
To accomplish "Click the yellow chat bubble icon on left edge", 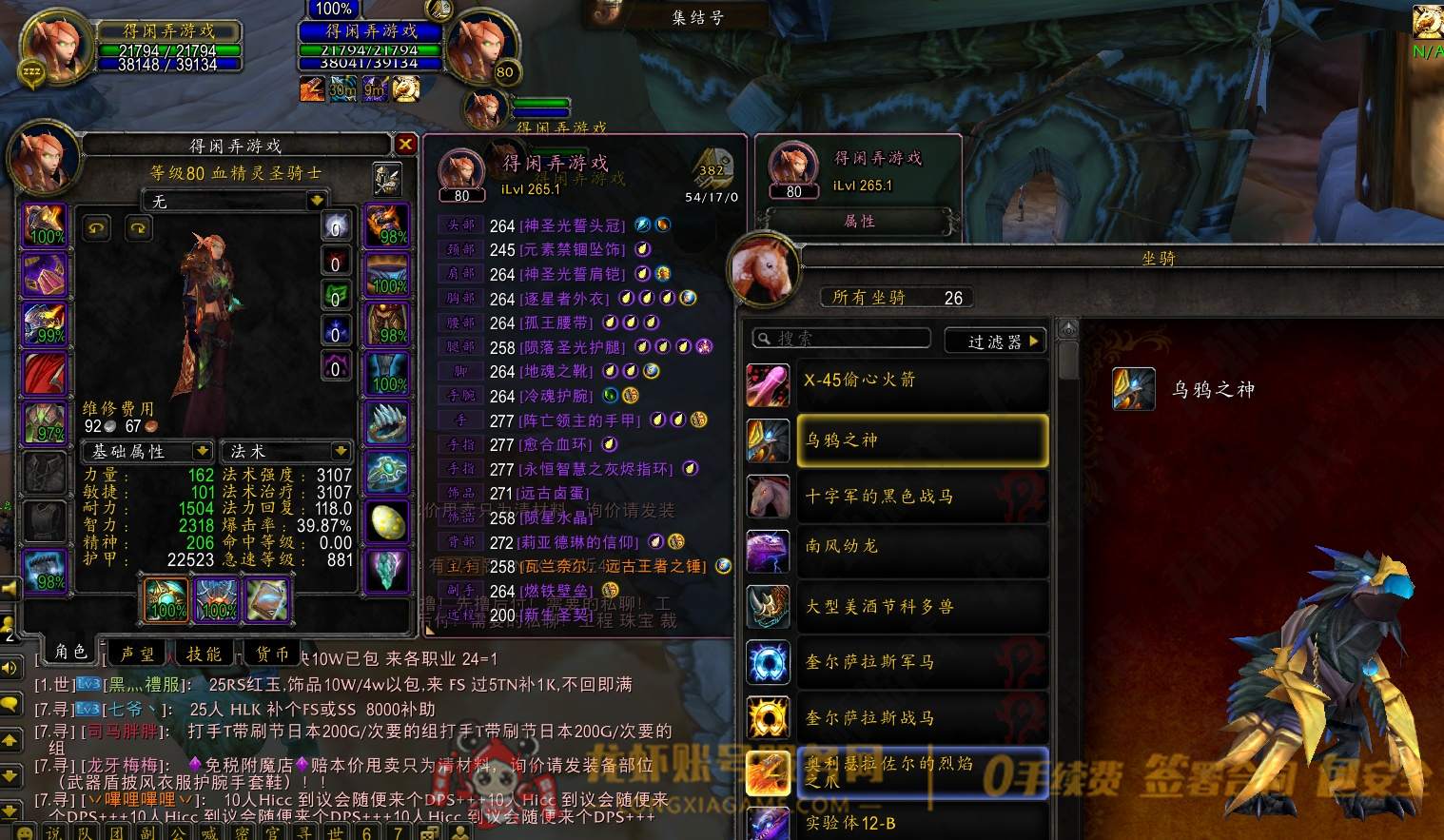I will click(10, 704).
